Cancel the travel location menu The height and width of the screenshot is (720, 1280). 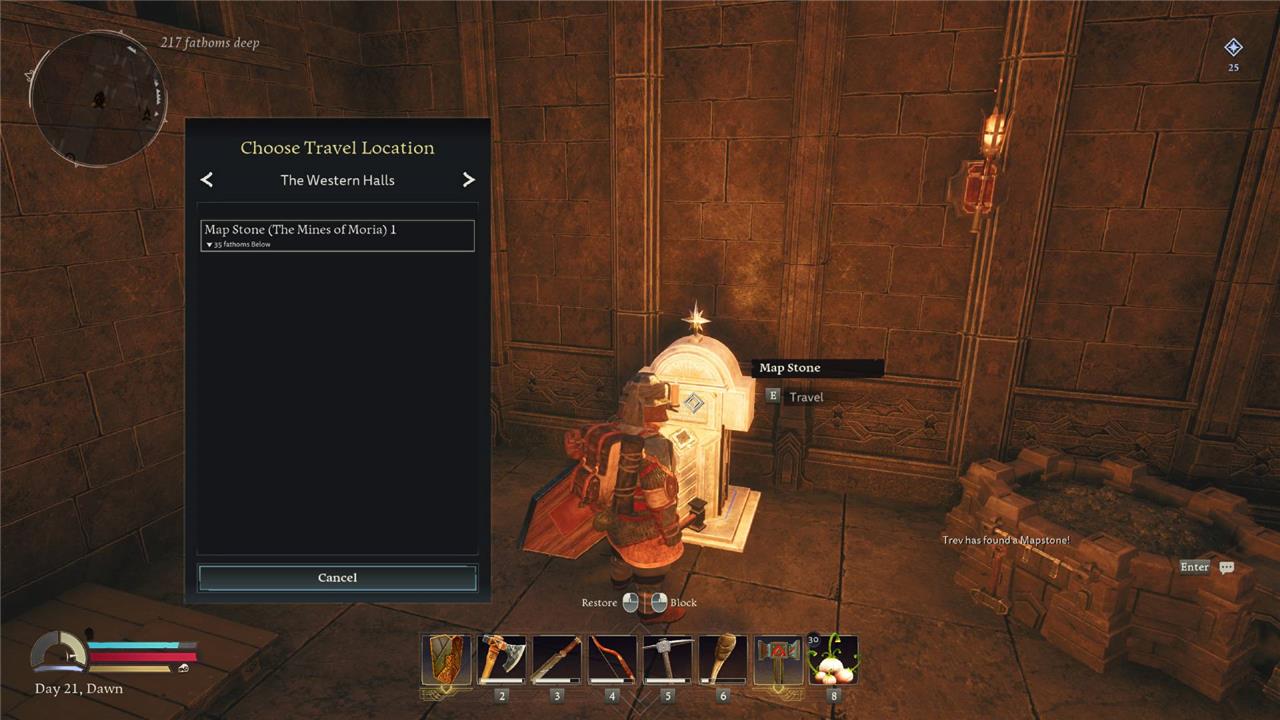point(337,578)
